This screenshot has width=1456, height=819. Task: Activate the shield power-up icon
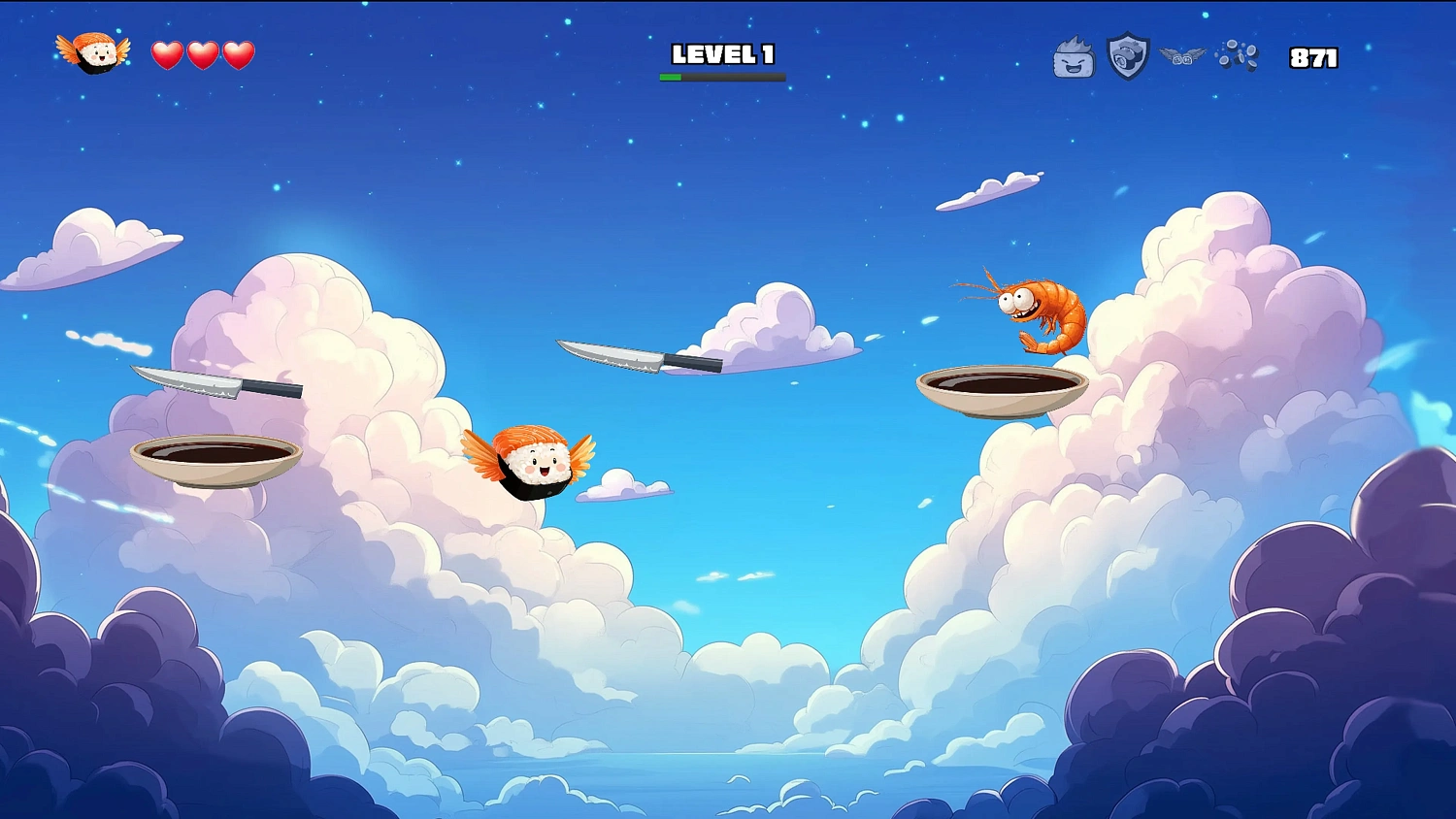click(1127, 56)
